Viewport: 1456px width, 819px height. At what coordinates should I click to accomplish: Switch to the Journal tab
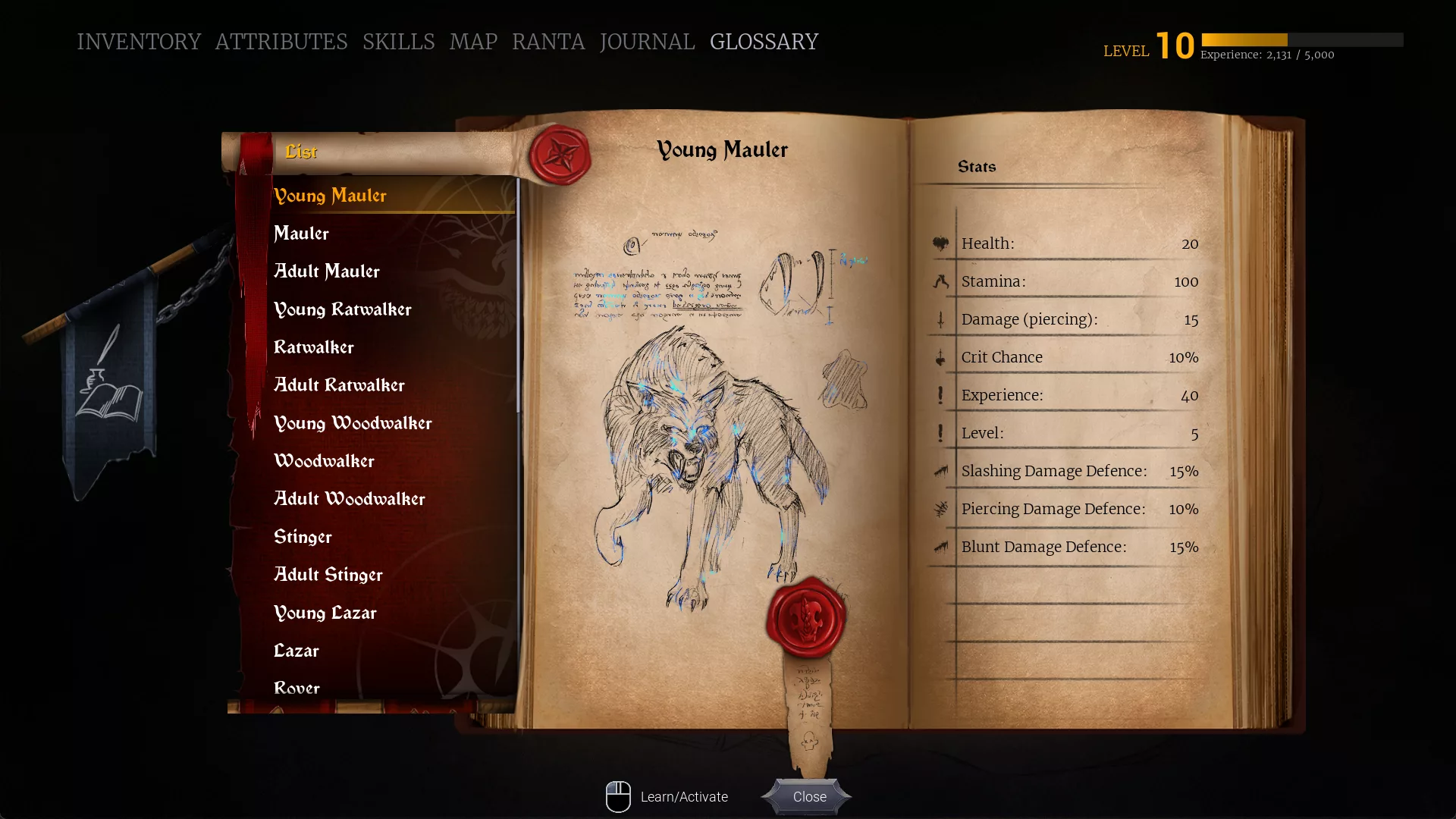click(x=647, y=42)
